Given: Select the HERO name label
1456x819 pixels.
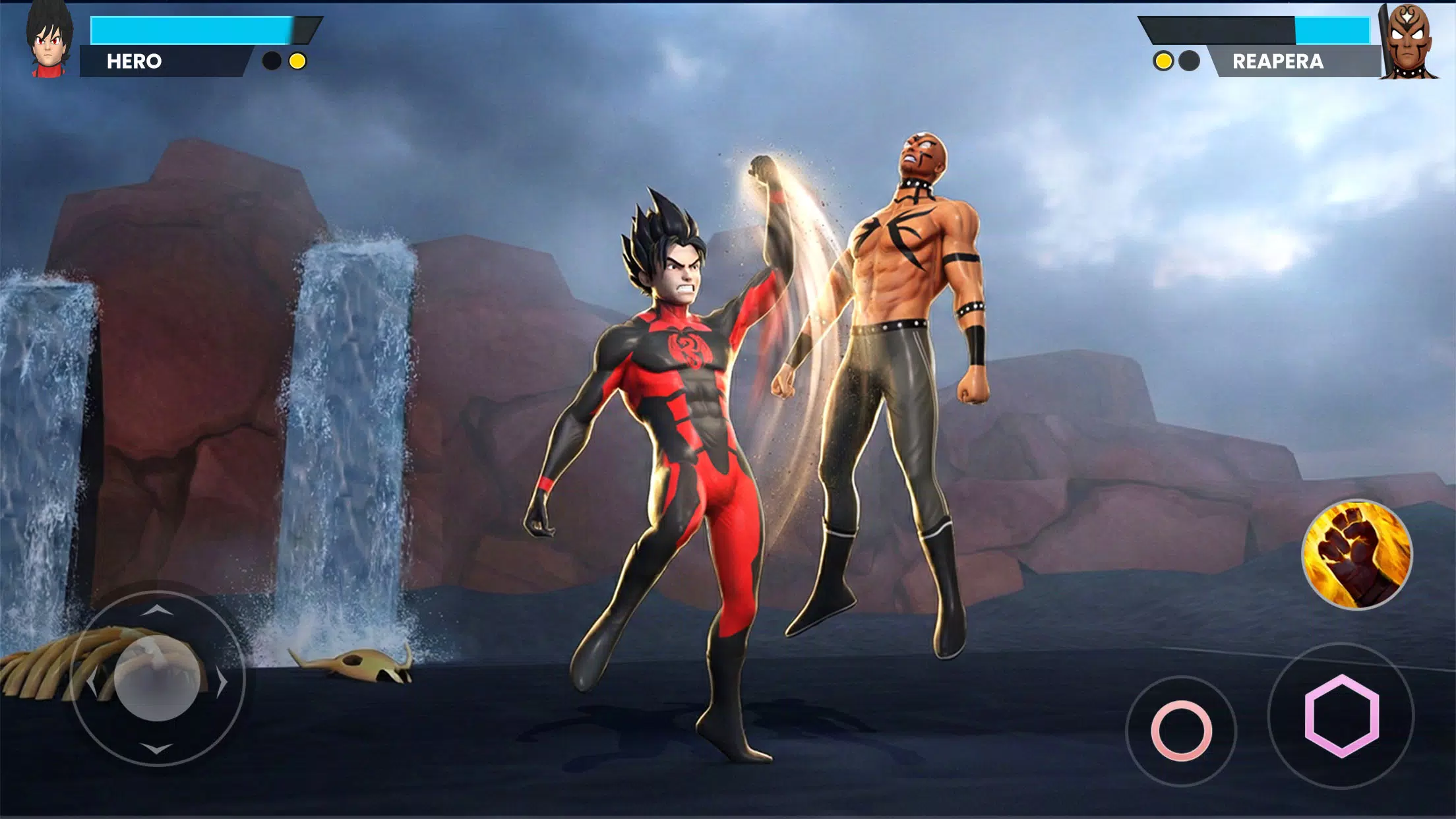Looking at the screenshot, I should pos(134,61).
